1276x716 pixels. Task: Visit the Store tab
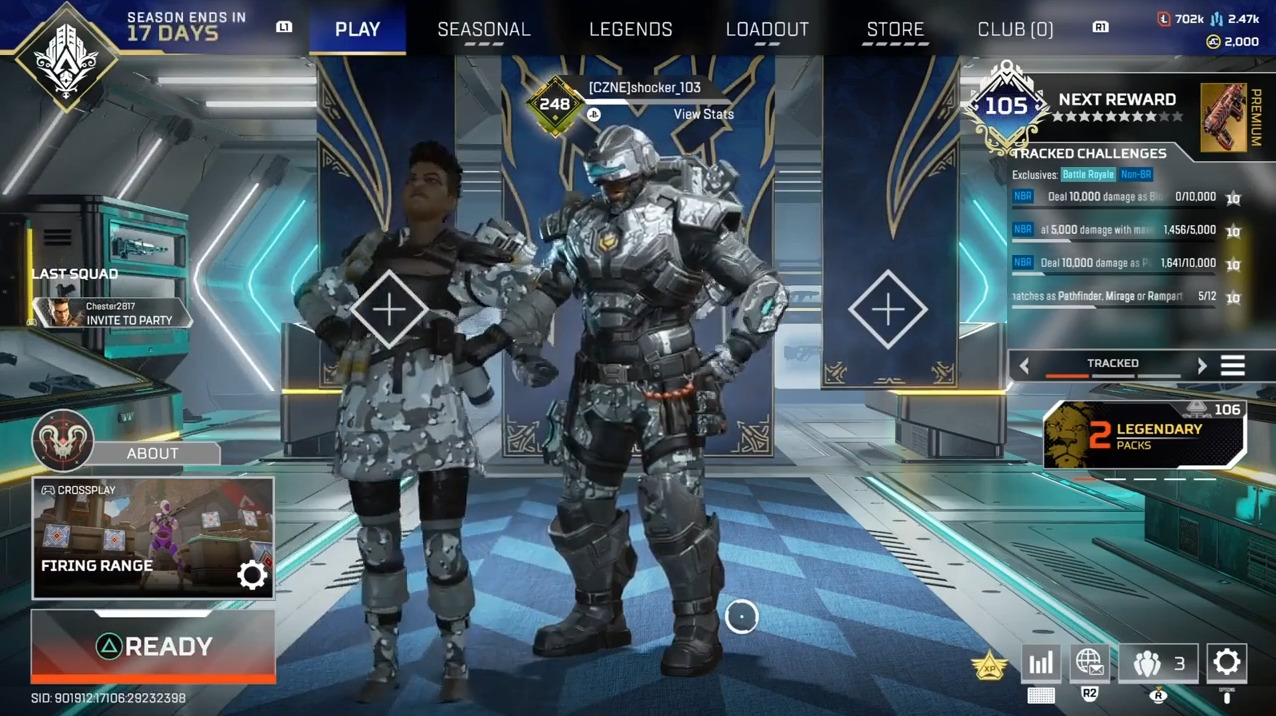tap(895, 29)
